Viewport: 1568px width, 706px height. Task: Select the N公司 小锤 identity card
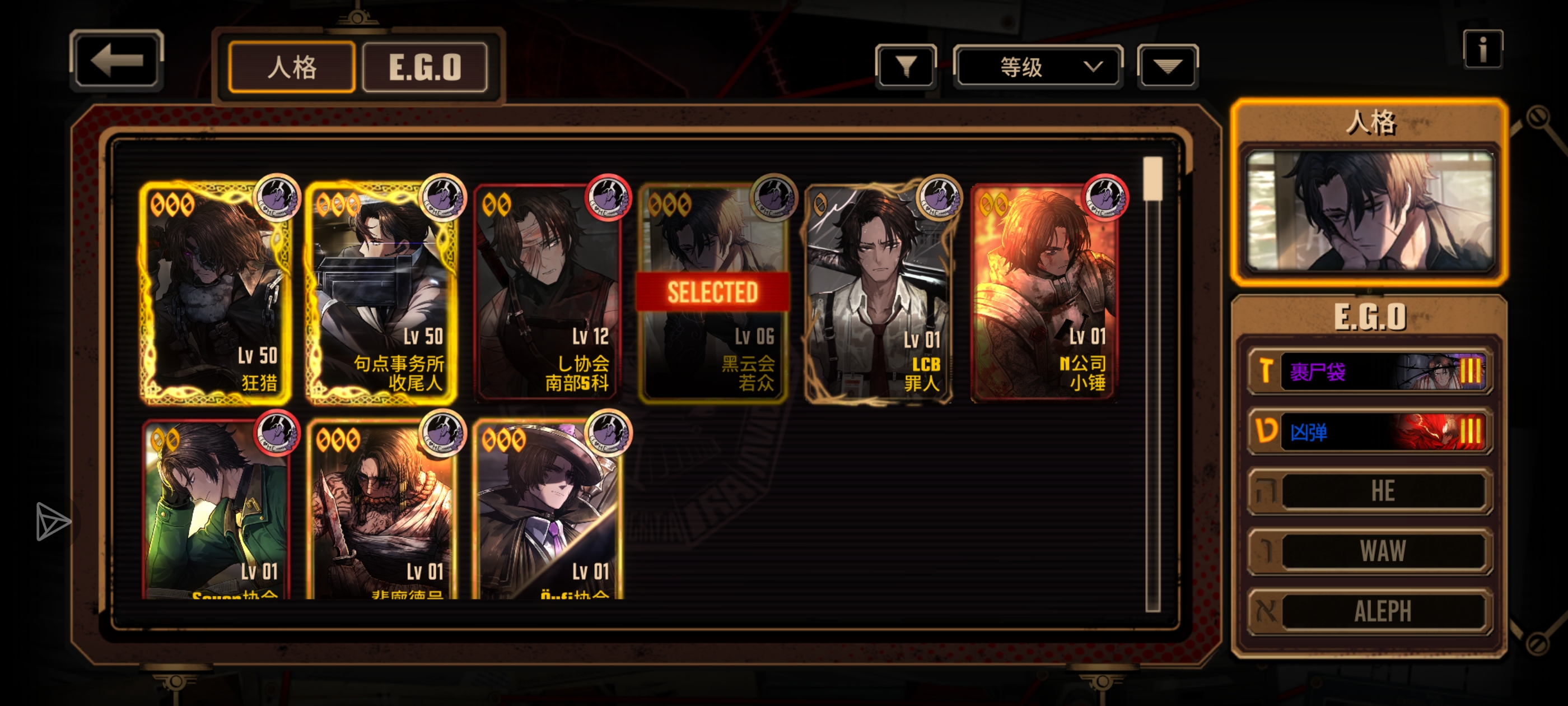[1044, 294]
